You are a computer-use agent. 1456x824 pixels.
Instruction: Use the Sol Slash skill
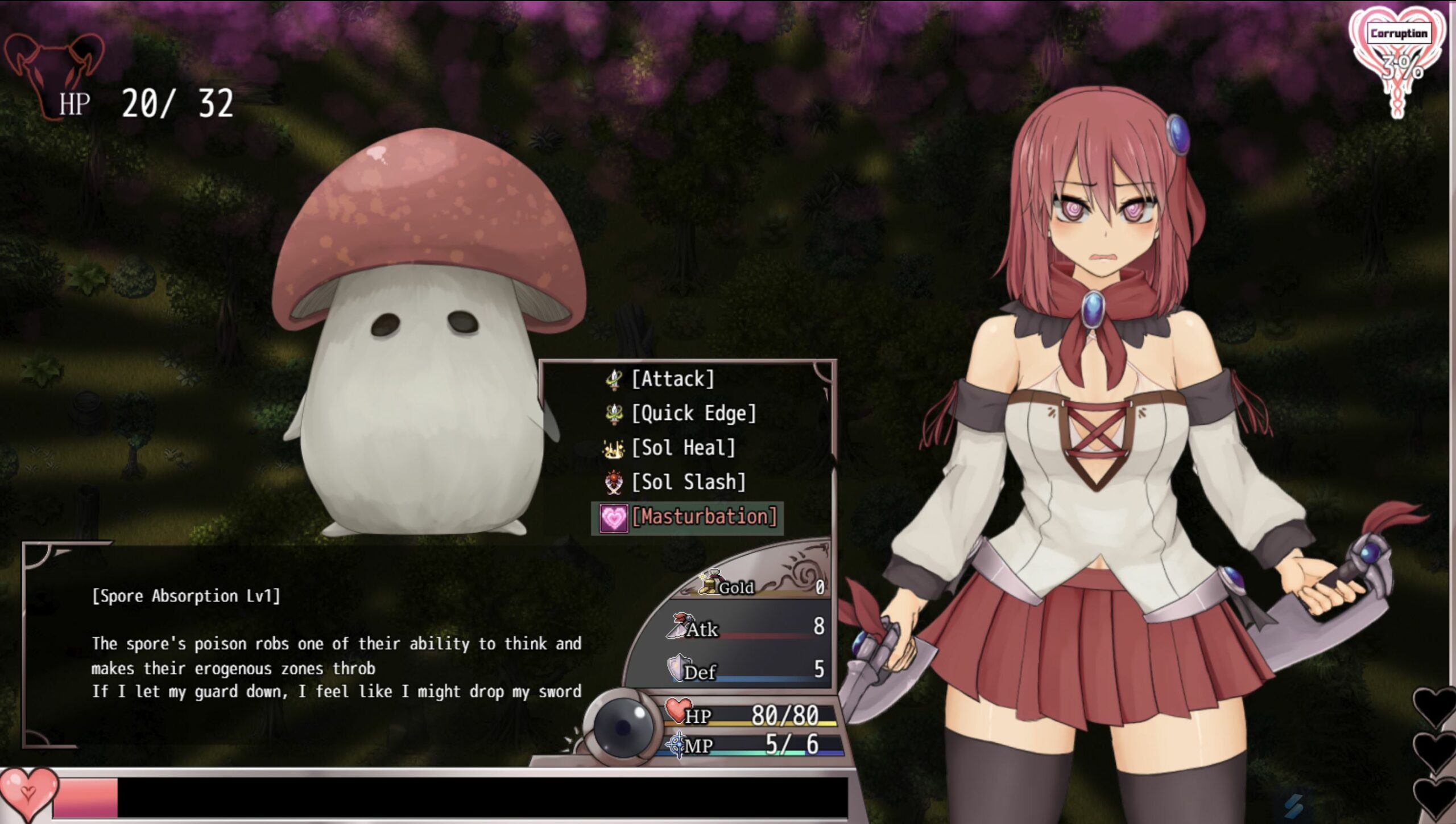[x=688, y=483]
